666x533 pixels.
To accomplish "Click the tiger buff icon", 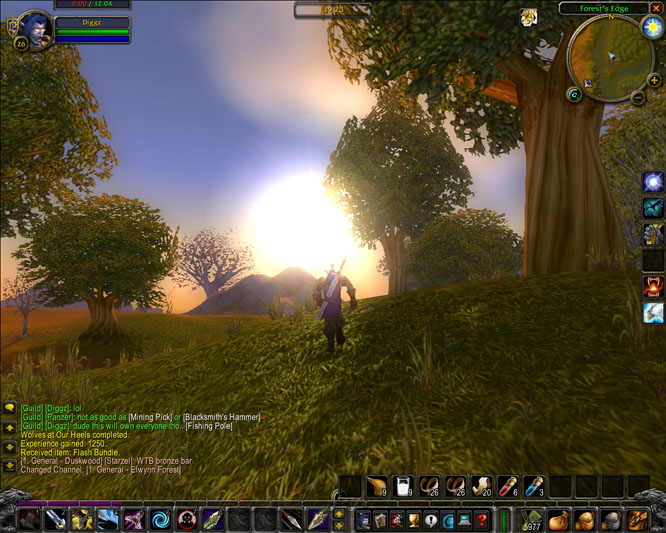I will [x=528, y=16].
